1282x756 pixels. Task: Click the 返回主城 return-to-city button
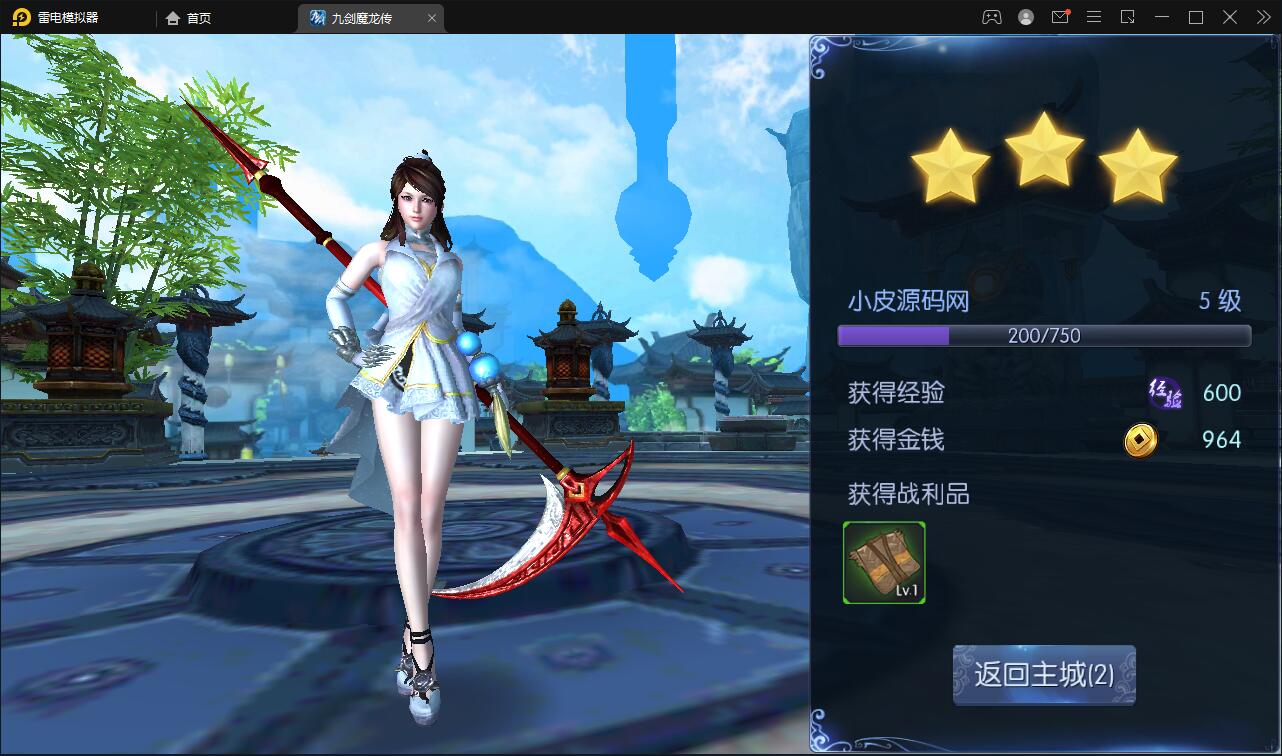[x=1044, y=674]
